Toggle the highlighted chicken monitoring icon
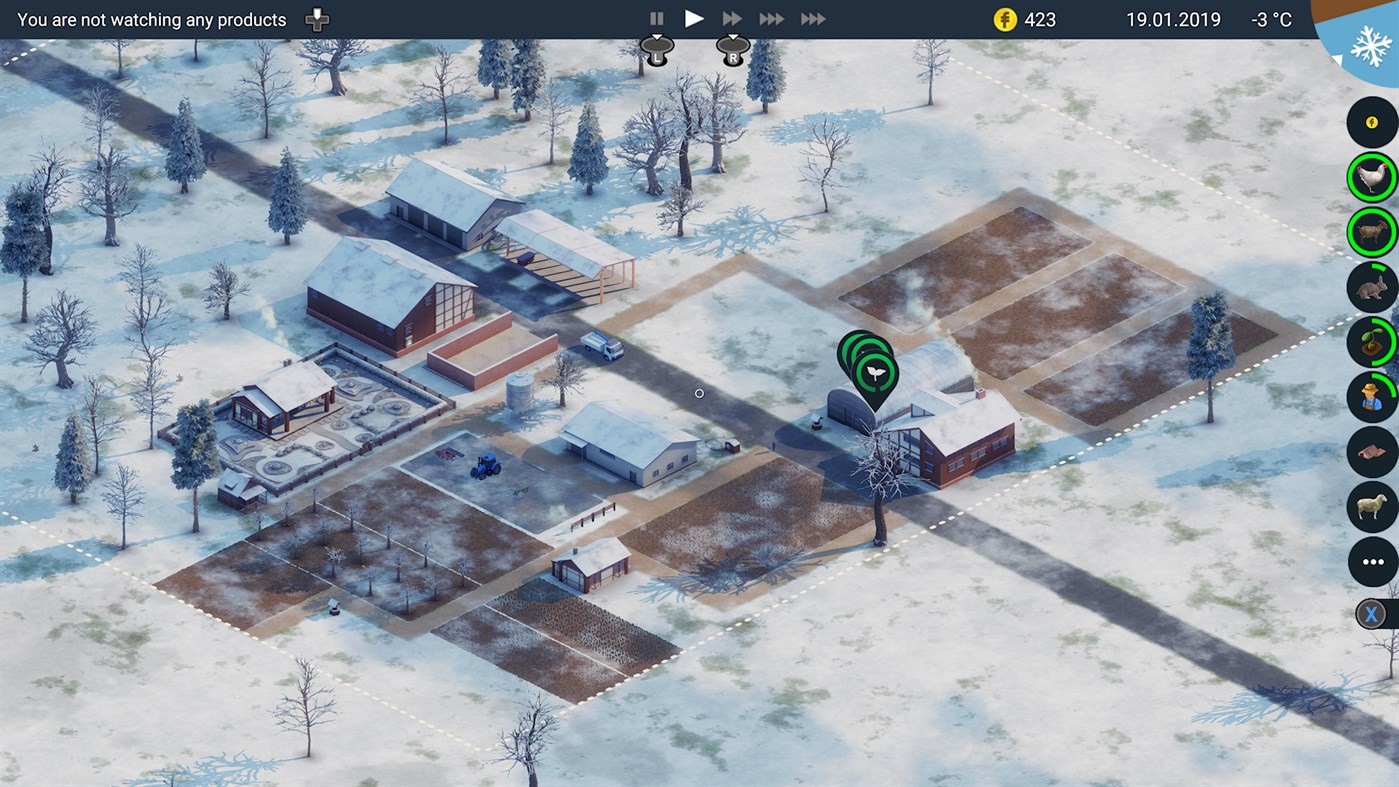Image resolution: width=1399 pixels, height=787 pixels. tap(1371, 177)
